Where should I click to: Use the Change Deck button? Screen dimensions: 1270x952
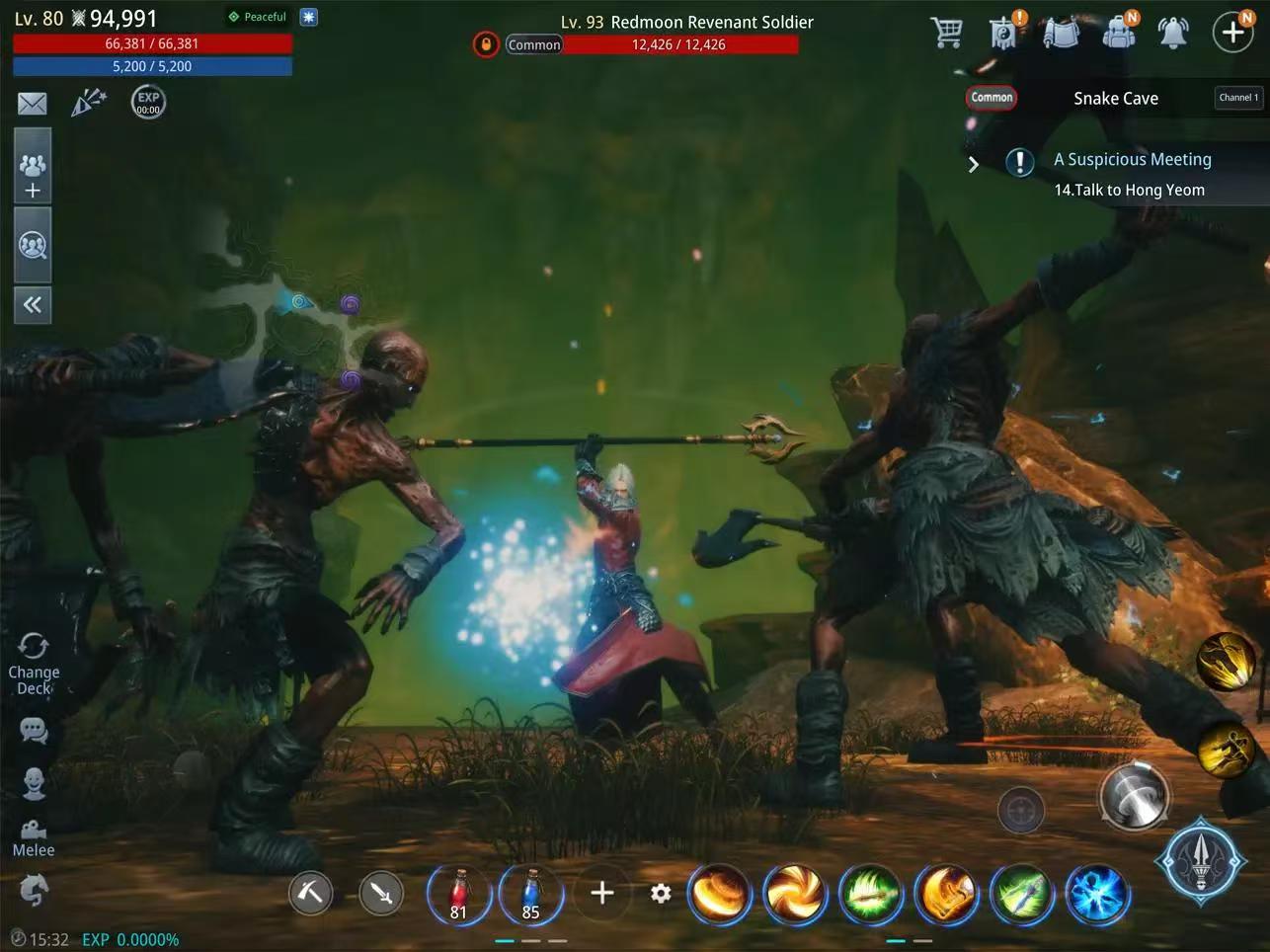(34, 664)
